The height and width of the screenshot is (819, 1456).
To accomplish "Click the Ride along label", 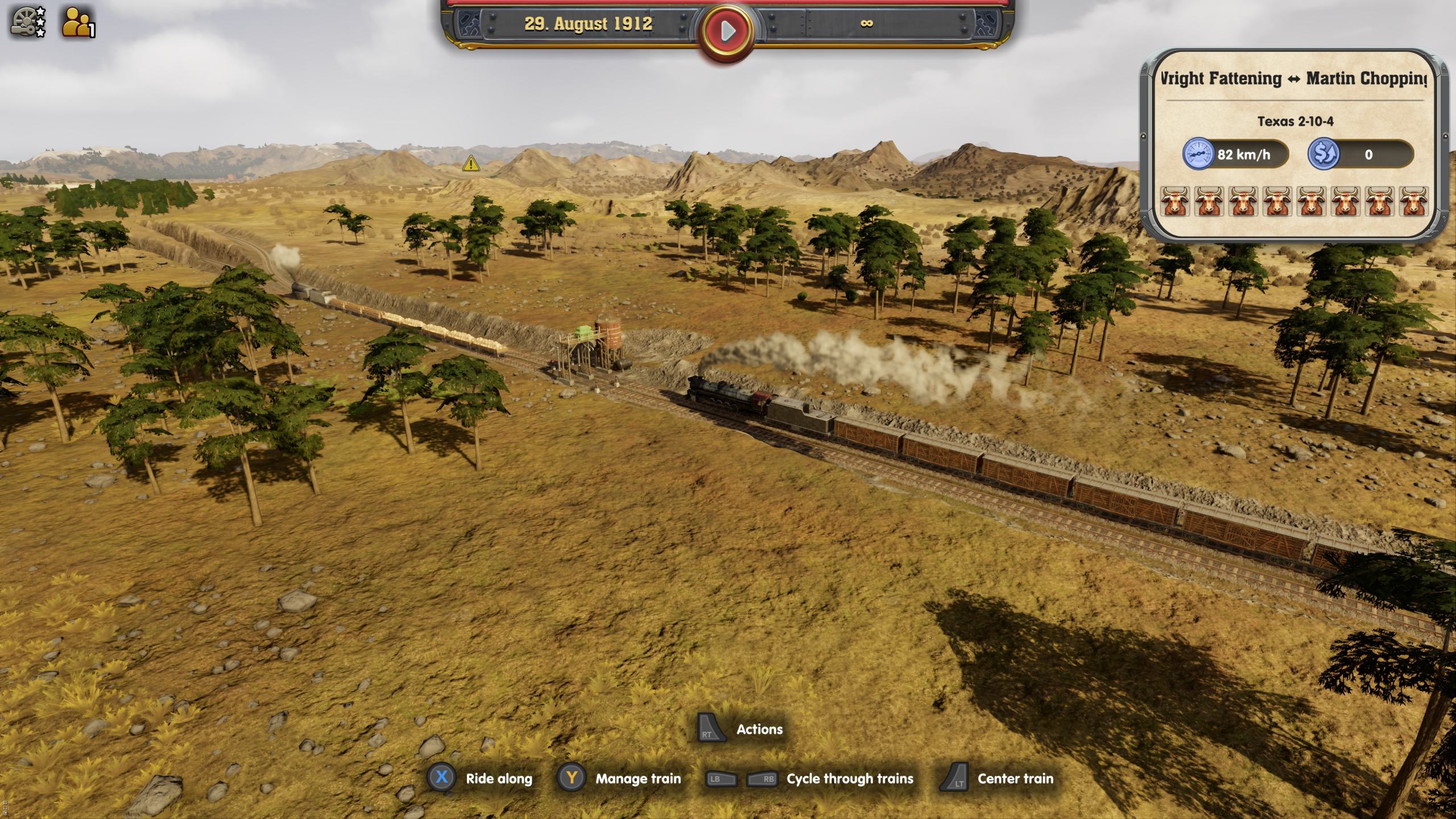I will click(x=498, y=779).
